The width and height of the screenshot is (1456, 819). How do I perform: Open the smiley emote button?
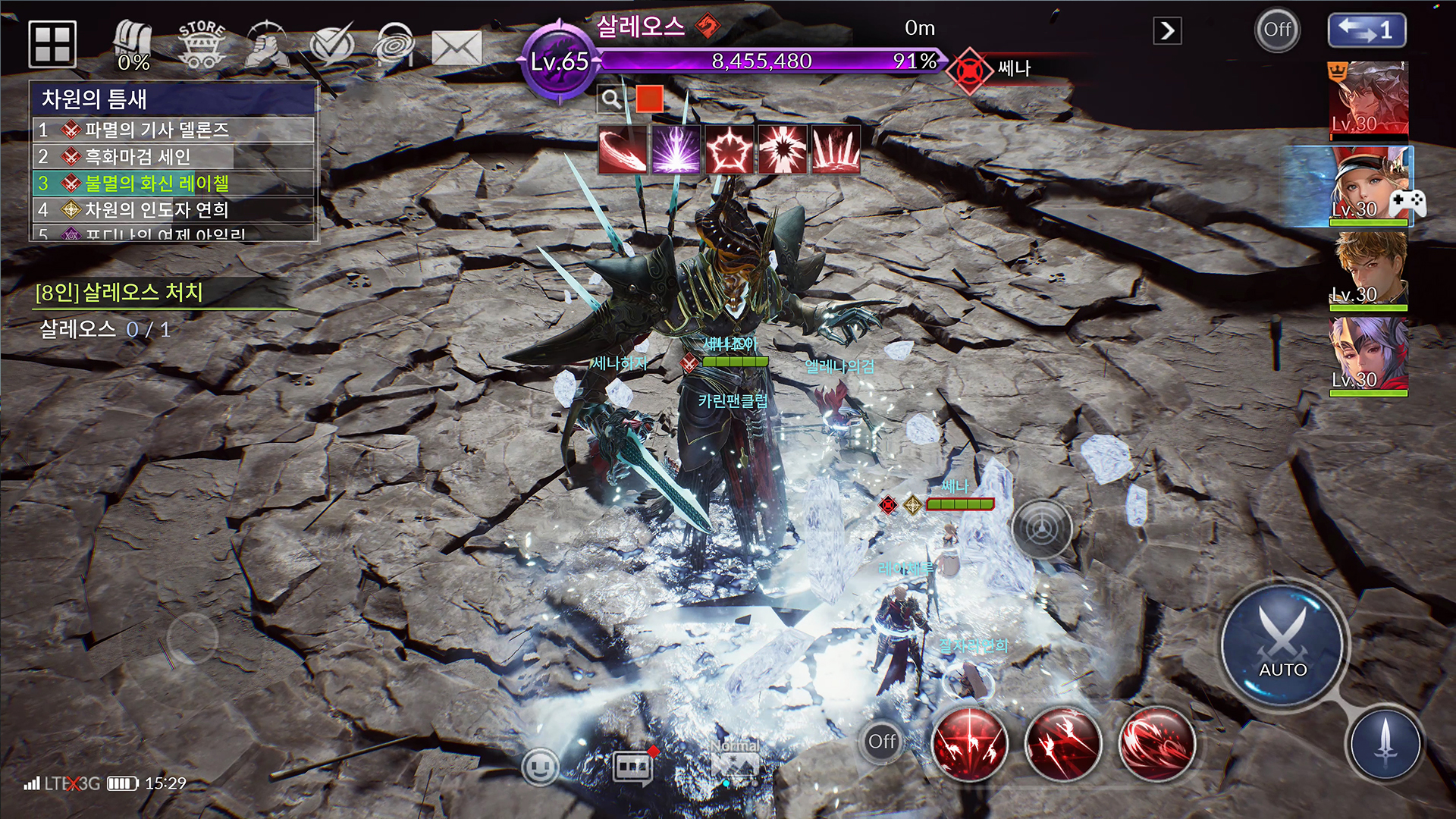pyautogui.click(x=540, y=767)
